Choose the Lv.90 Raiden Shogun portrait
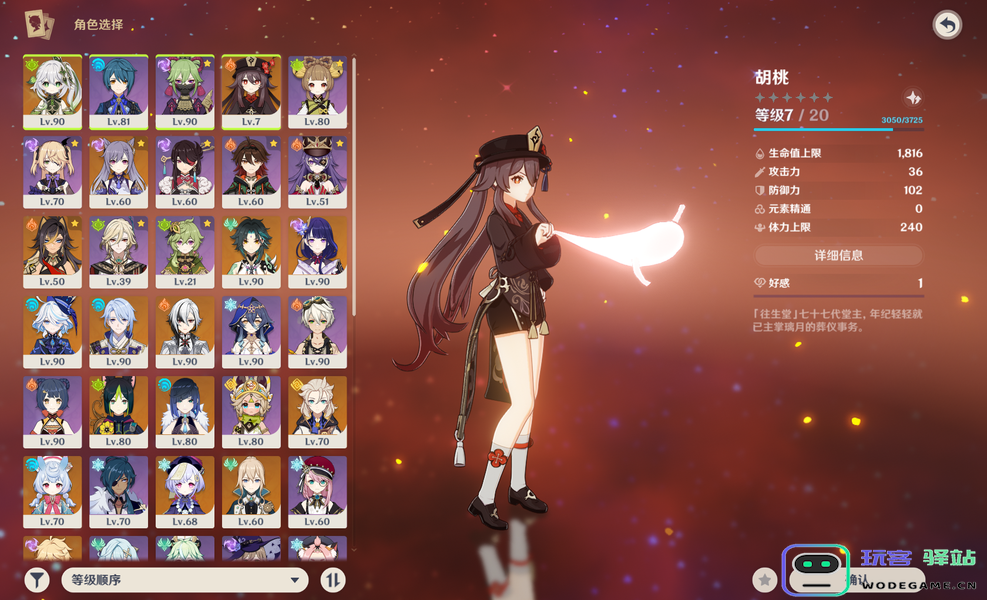 [x=318, y=252]
